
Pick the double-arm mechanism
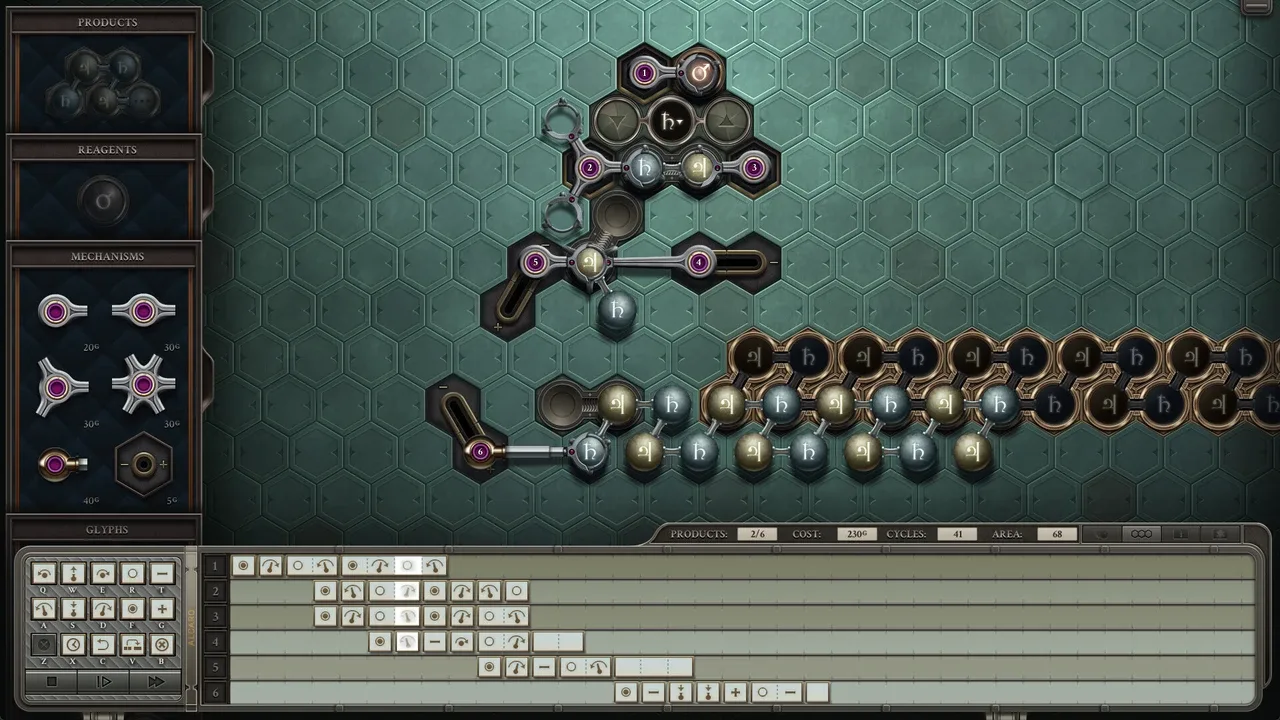[x=143, y=312]
